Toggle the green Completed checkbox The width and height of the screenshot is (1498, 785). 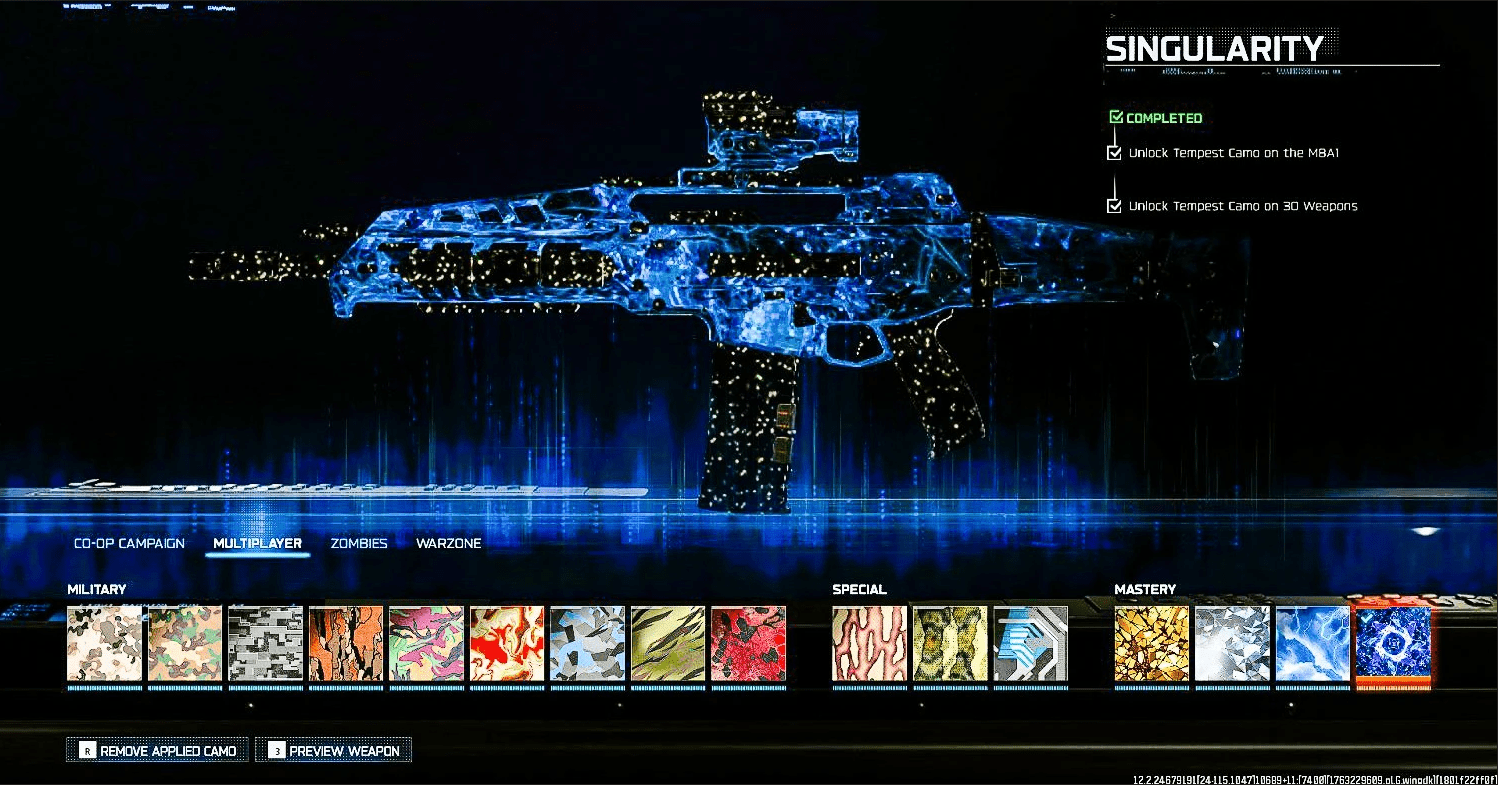(x=1117, y=116)
